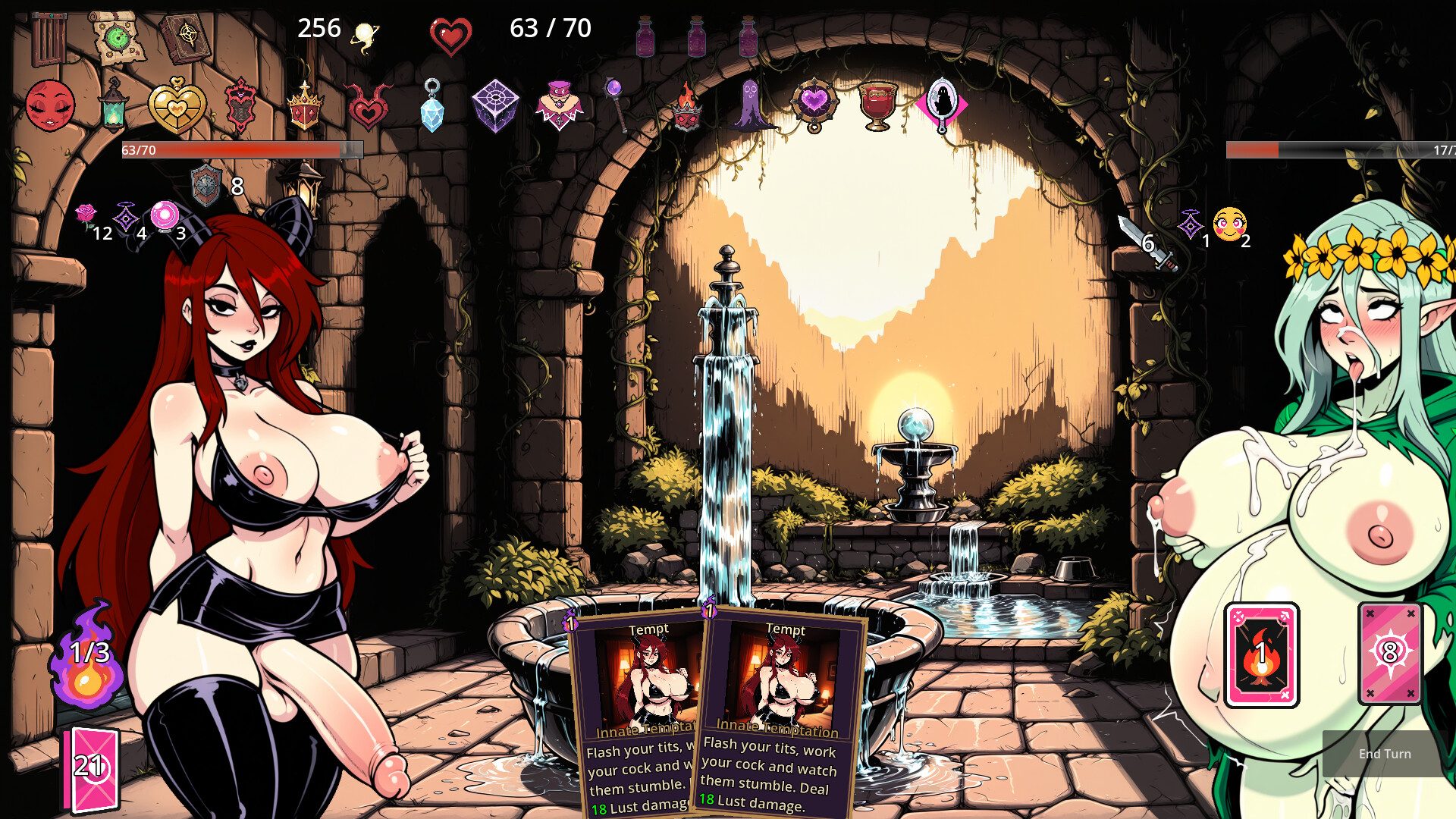Select the spellbook relic in the top bar
Screen dimensions: 1456x819
pyautogui.click(x=184, y=38)
